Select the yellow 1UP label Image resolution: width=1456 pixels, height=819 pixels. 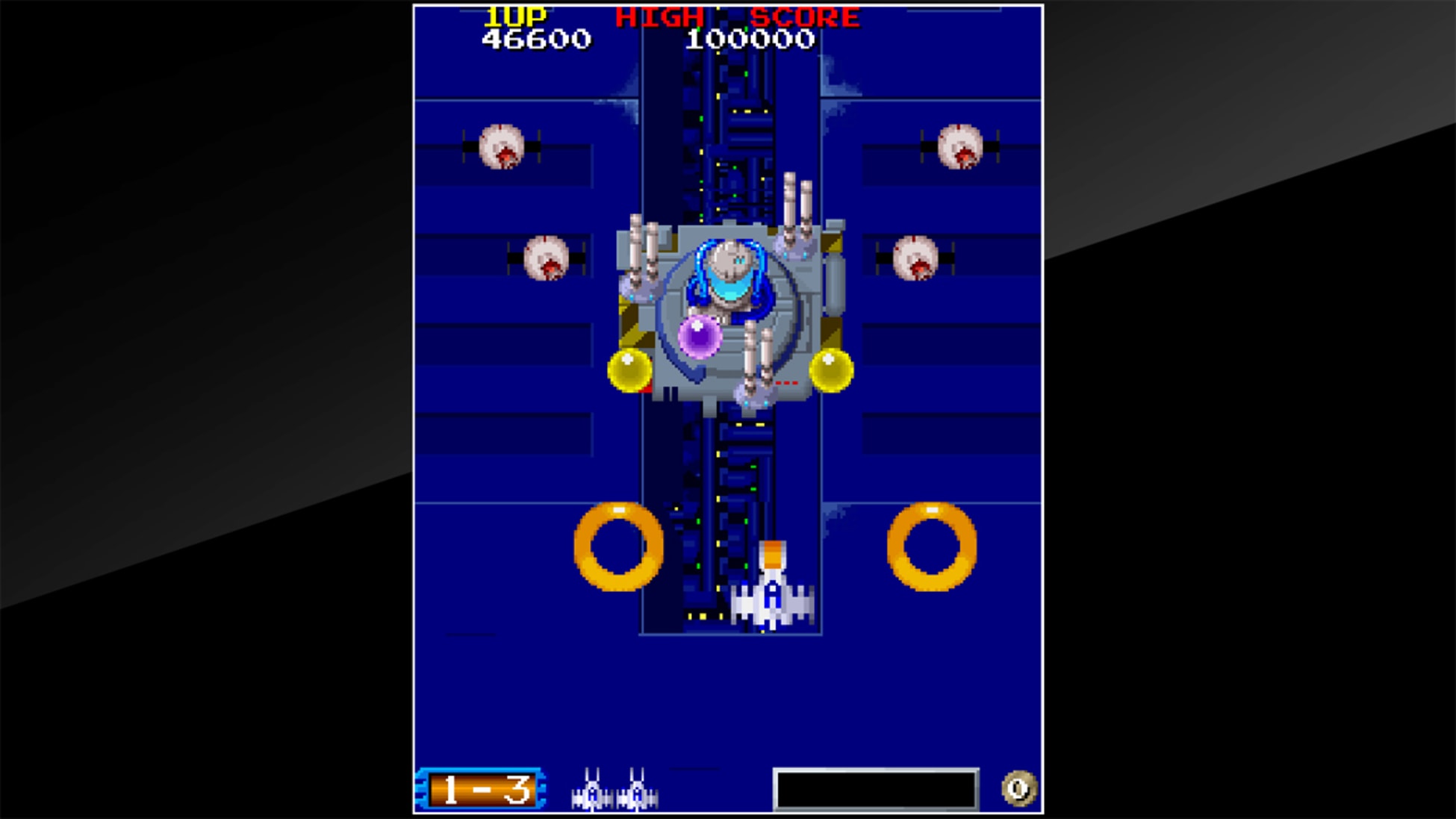coord(517,16)
